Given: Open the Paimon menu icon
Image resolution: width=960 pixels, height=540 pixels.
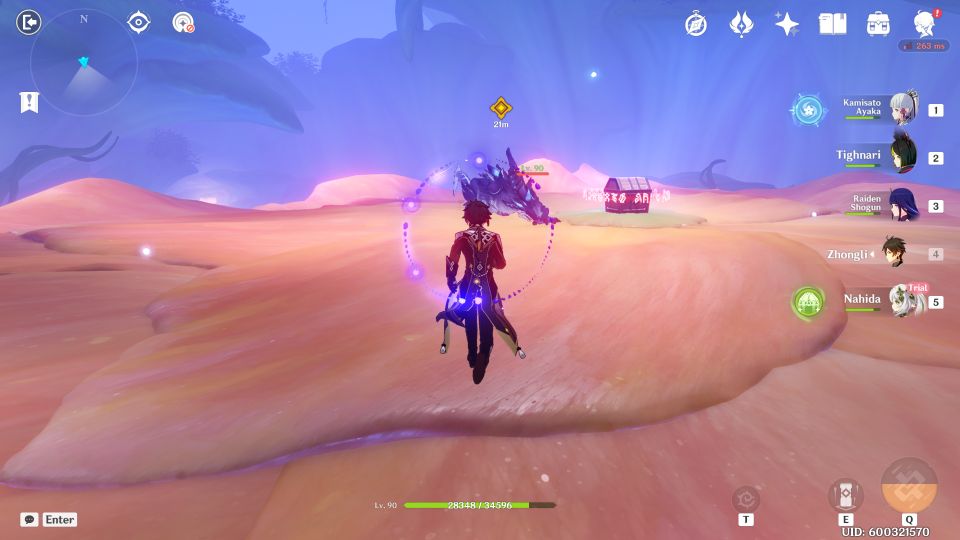Looking at the screenshot, I should pyautogui.click(x=924, y=24).
